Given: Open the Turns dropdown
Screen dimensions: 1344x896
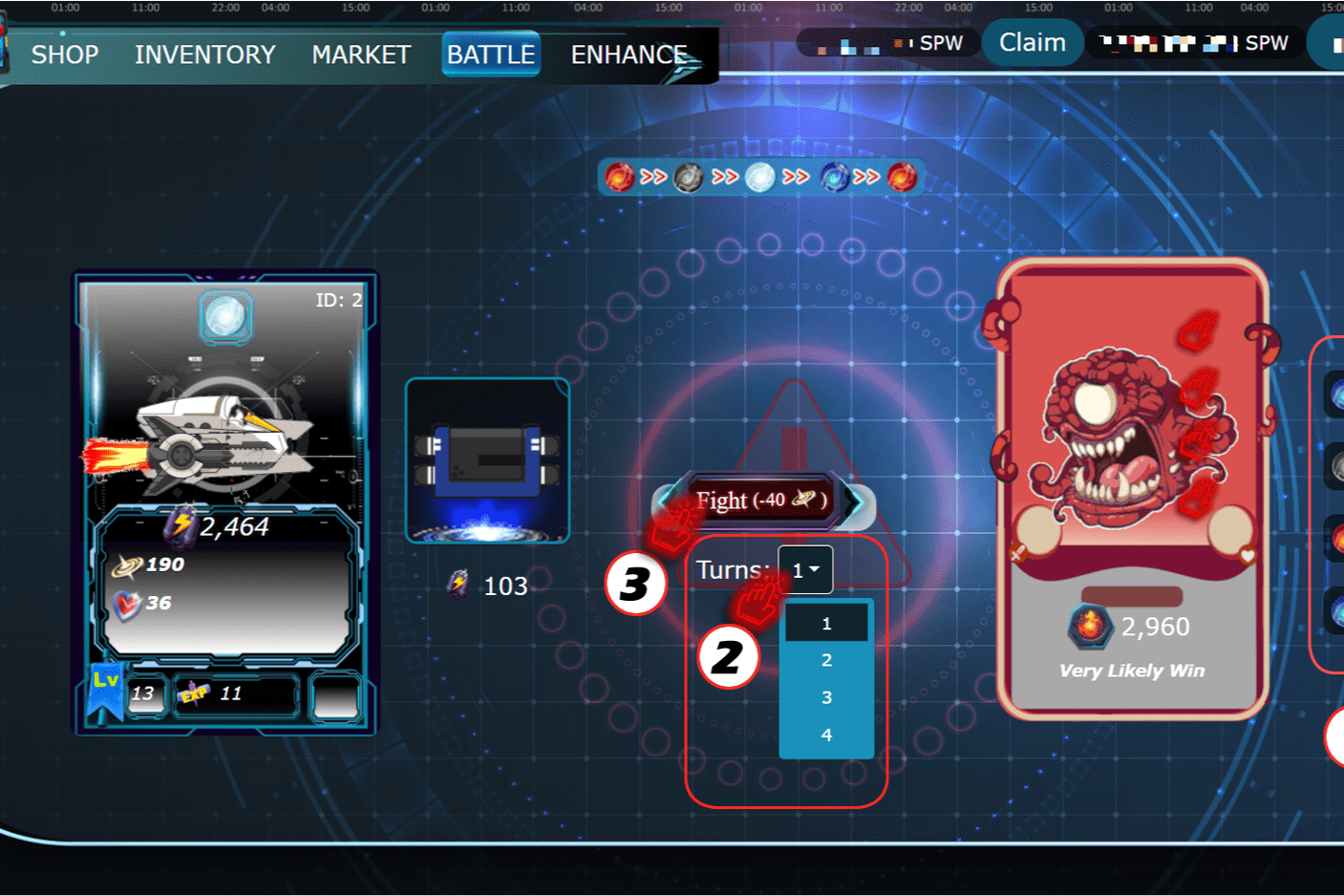Looking at the screenshot, I should pyautogui.click(x=805, y=569).
